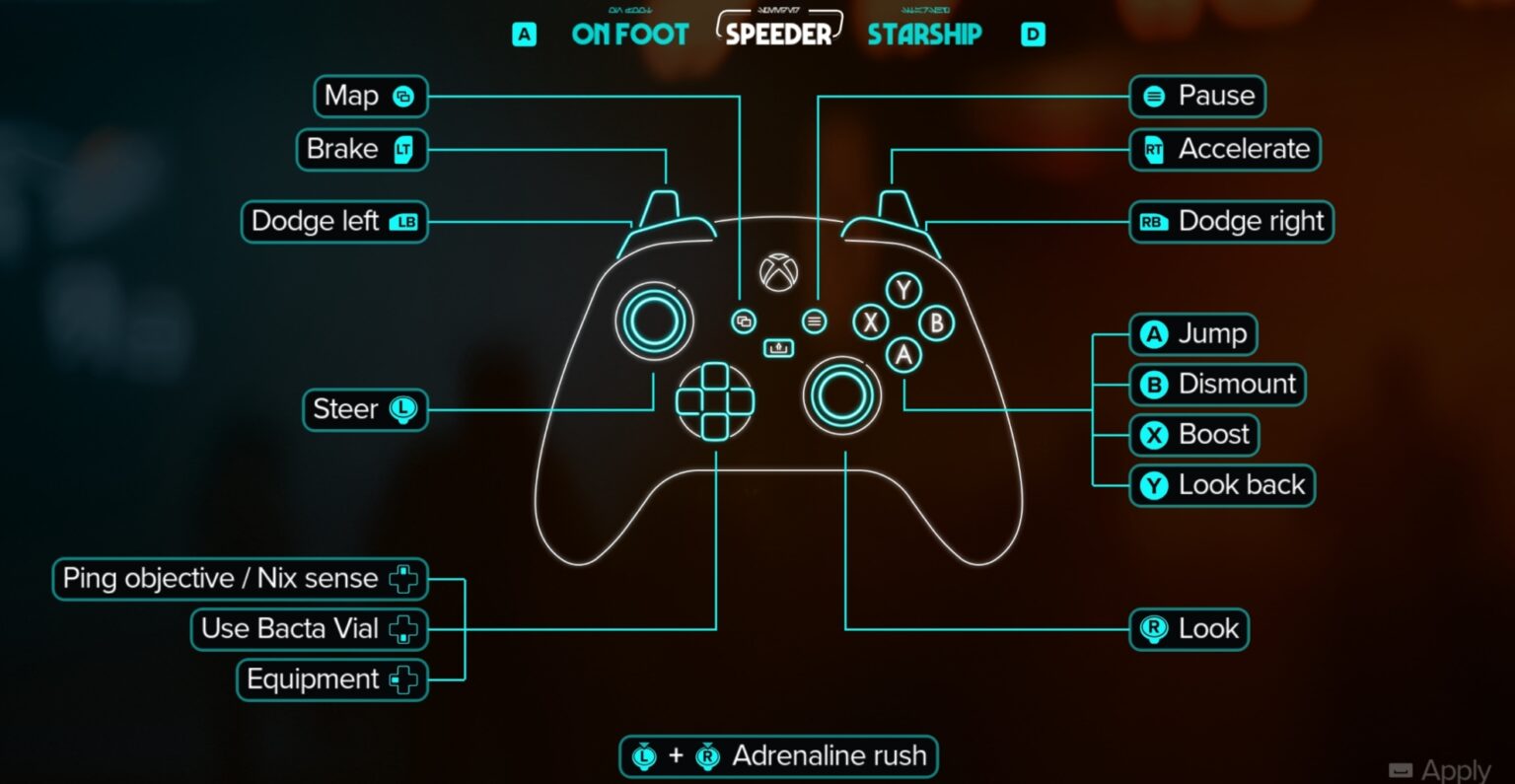Click the X face button on the controller
The height and width of the screenshot is (784, 1515).
pos(871,322)
